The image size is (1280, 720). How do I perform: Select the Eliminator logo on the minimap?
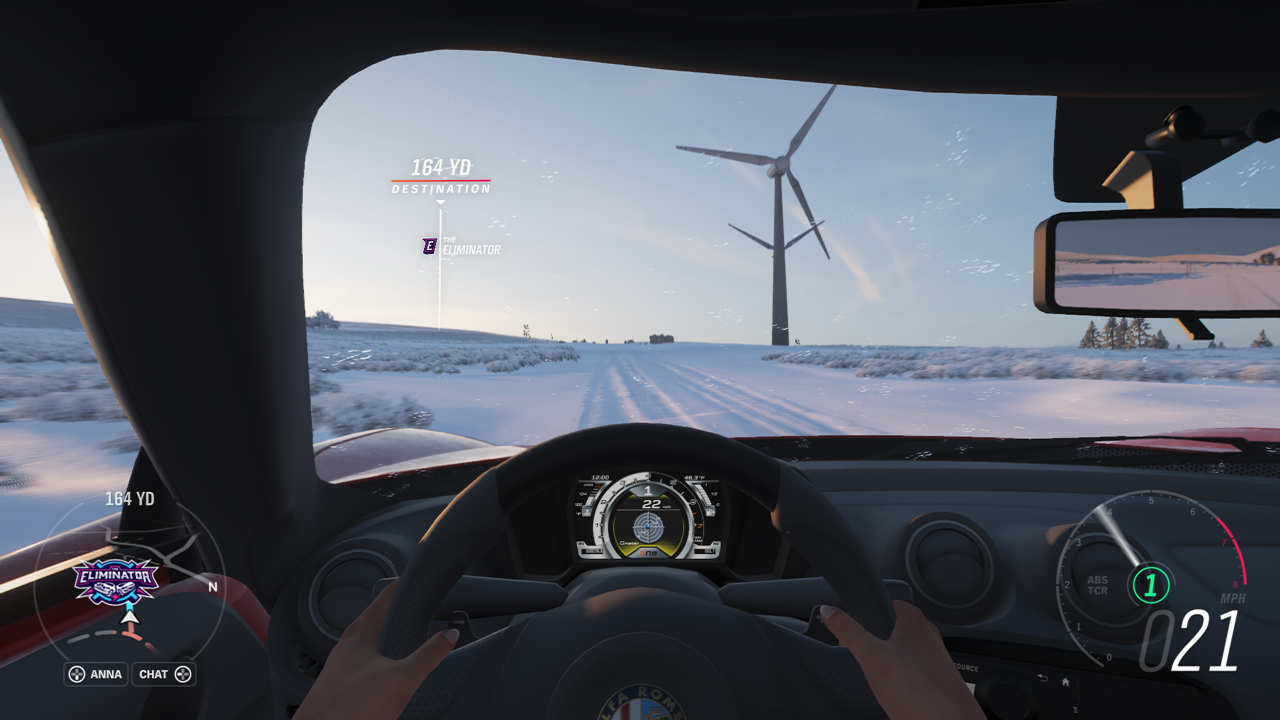click(116, 581)
